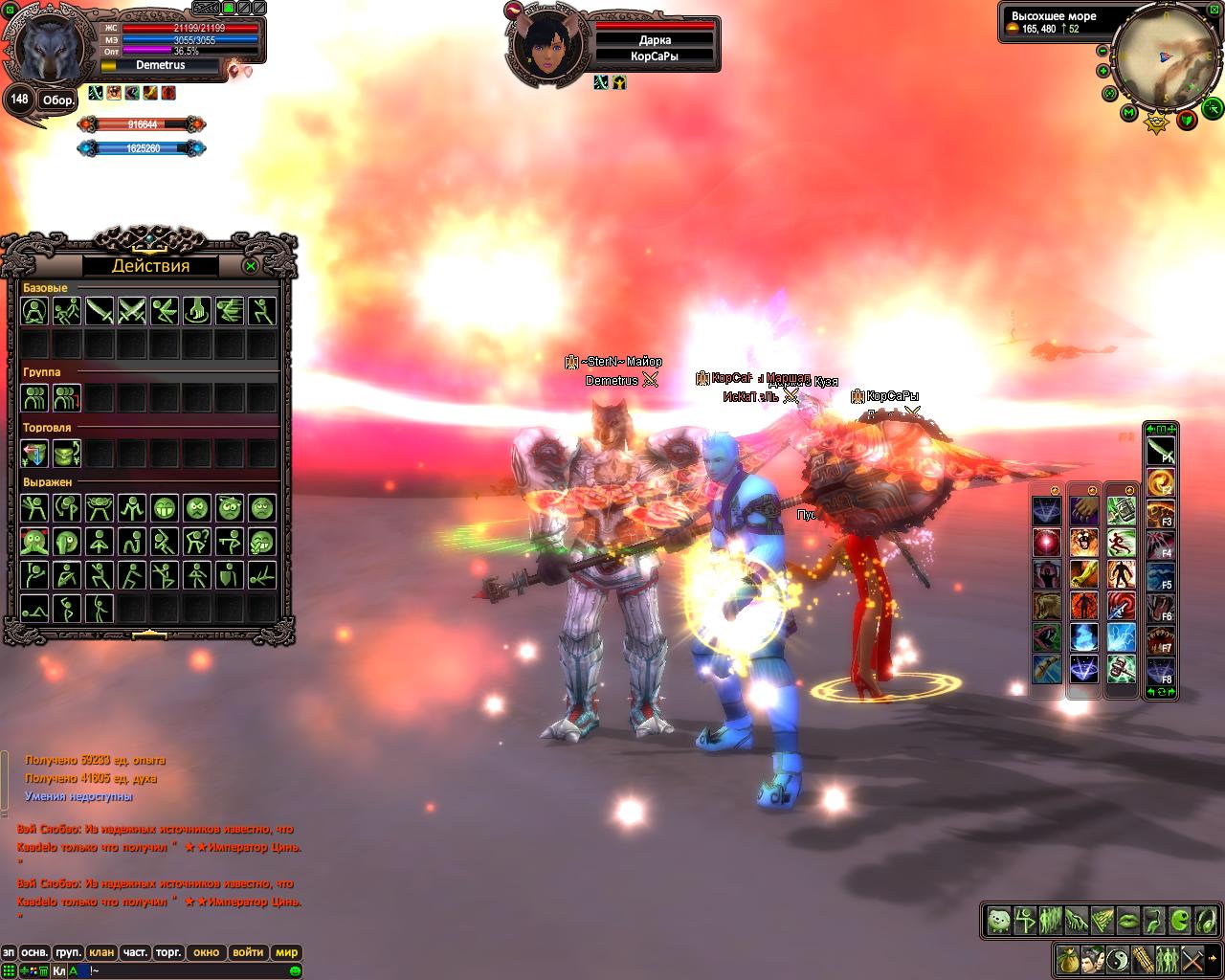The height and width of the screenshot is (980, 1225).
Task: Select the meditation sitting-figure action
Action: point(35,310)
